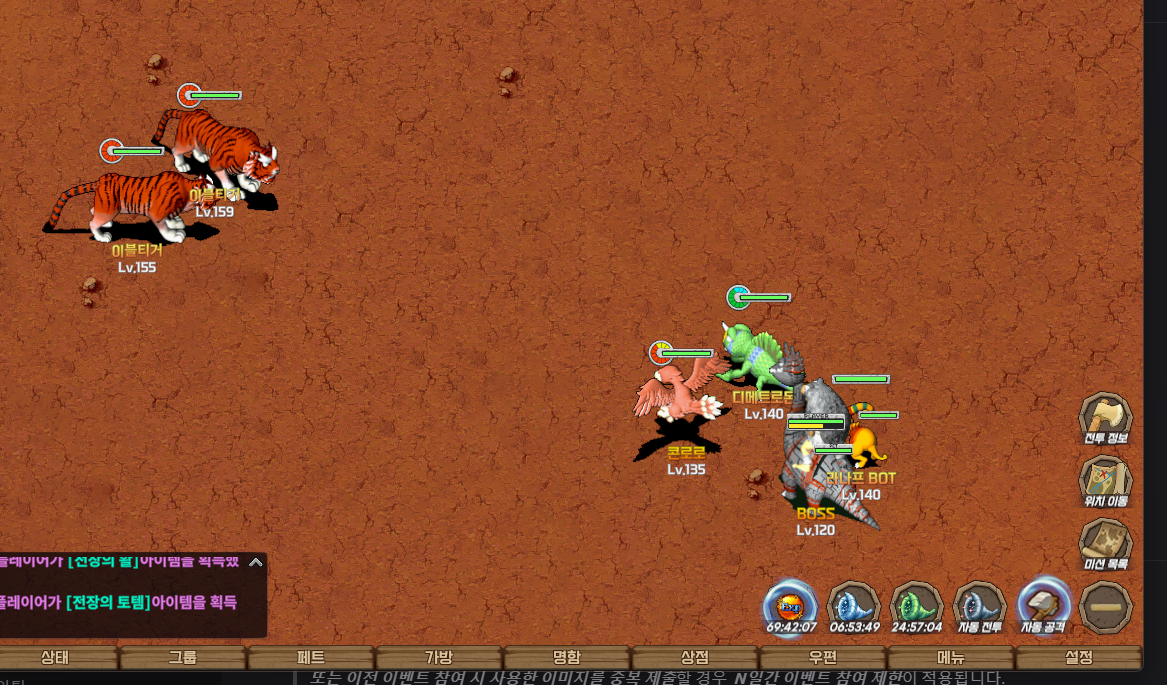Image resolution: width=1167 pixels, height=685 pixels.
Task: Open the 우편 mailbox
Action: pyautogui.click(x=823, y=657)
